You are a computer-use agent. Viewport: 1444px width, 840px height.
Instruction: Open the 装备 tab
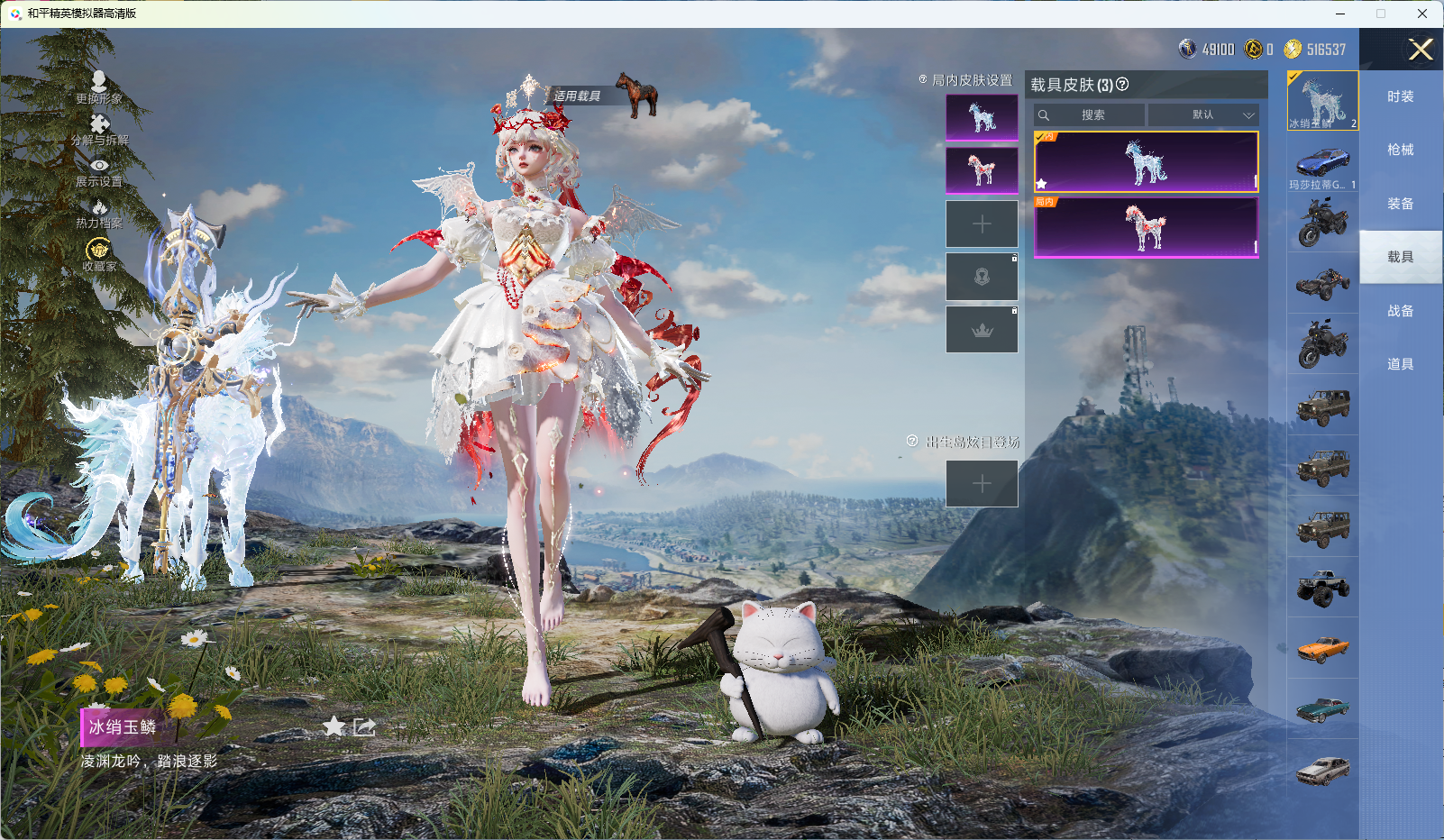tap(1400, 204)
